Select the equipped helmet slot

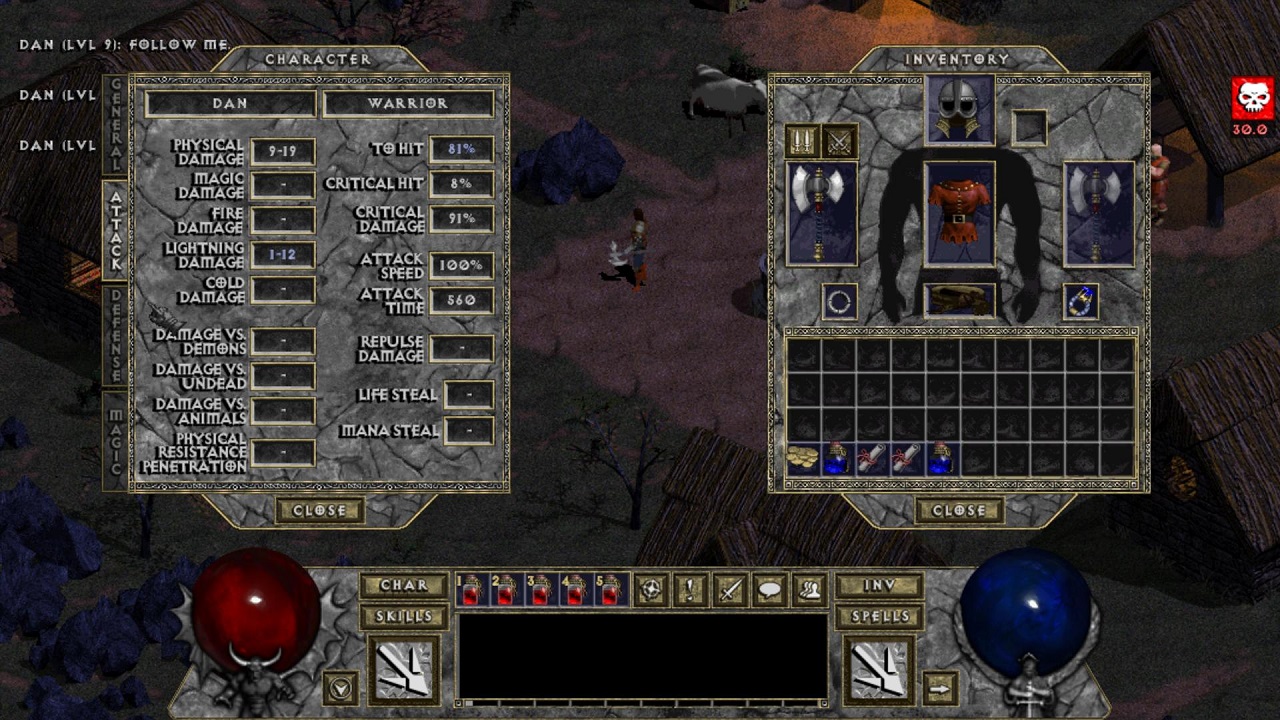pos(959,109)
